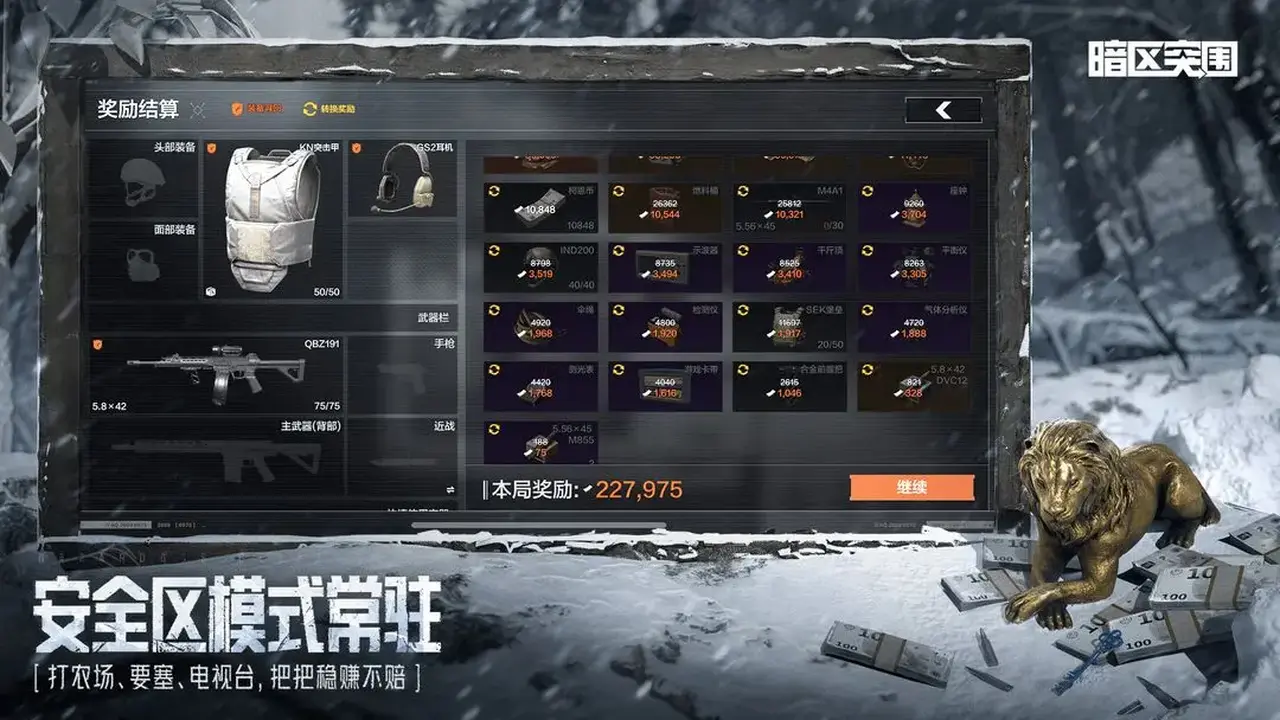Click the conversion icon on the 气体分析仪 item
The width and height of the screenshot is (1280, 720).
pyautogui.click(x=866, y=308)
